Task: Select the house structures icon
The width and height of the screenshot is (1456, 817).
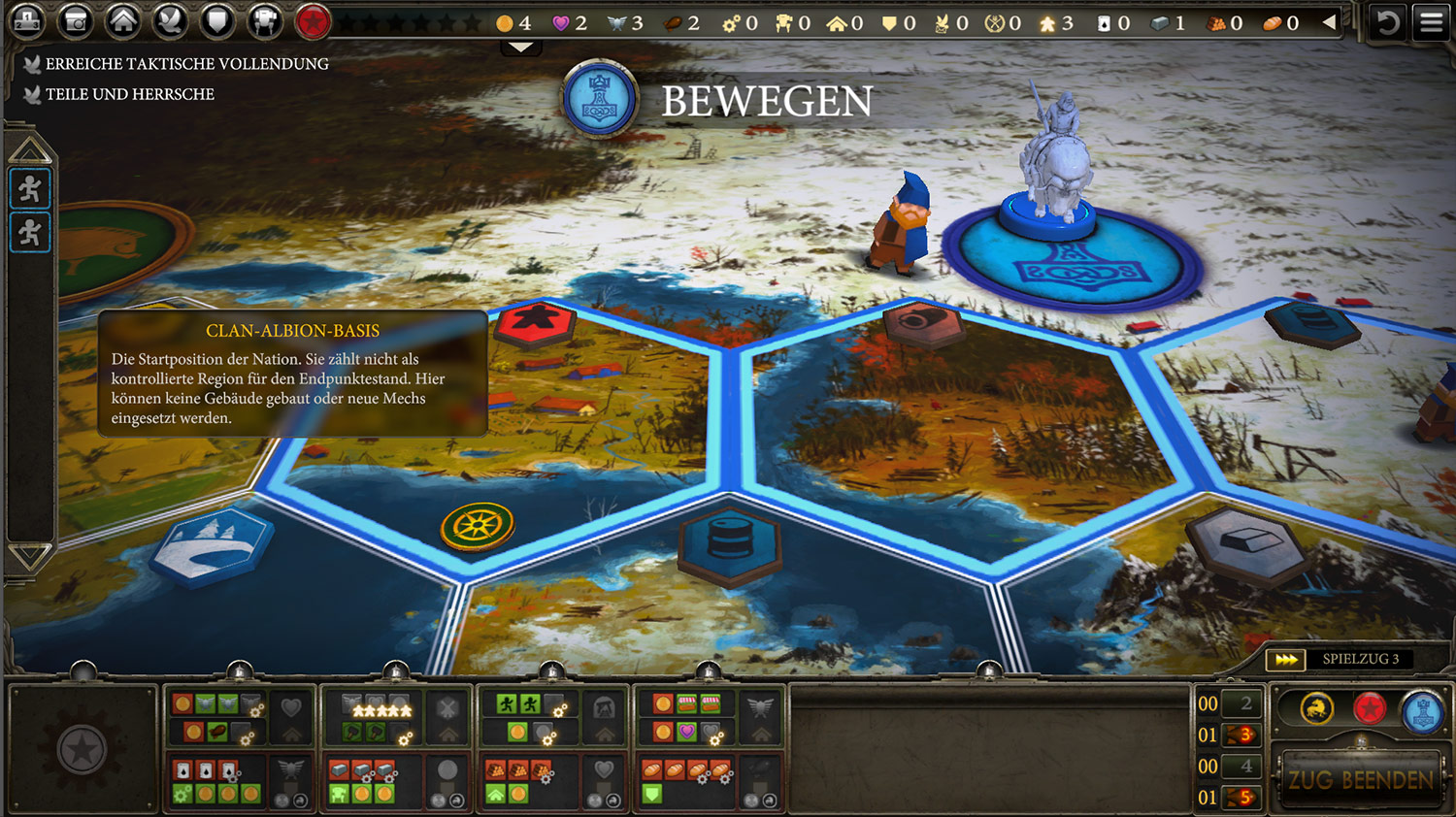Action: (x=123, y=21)
